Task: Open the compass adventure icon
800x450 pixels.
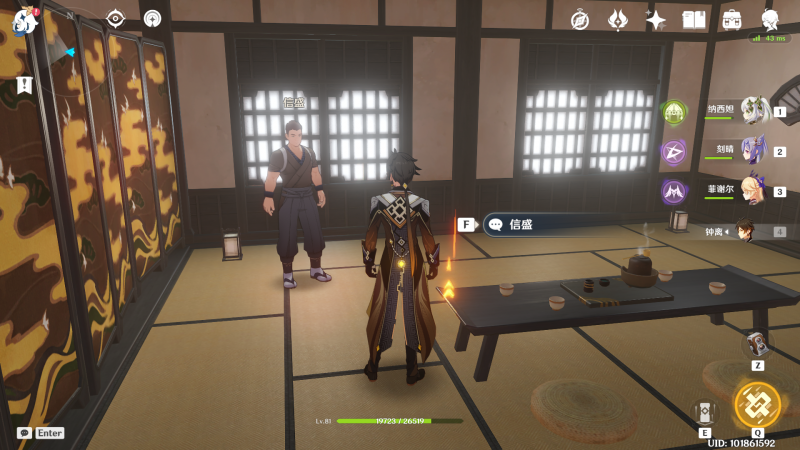Action: 580,19
